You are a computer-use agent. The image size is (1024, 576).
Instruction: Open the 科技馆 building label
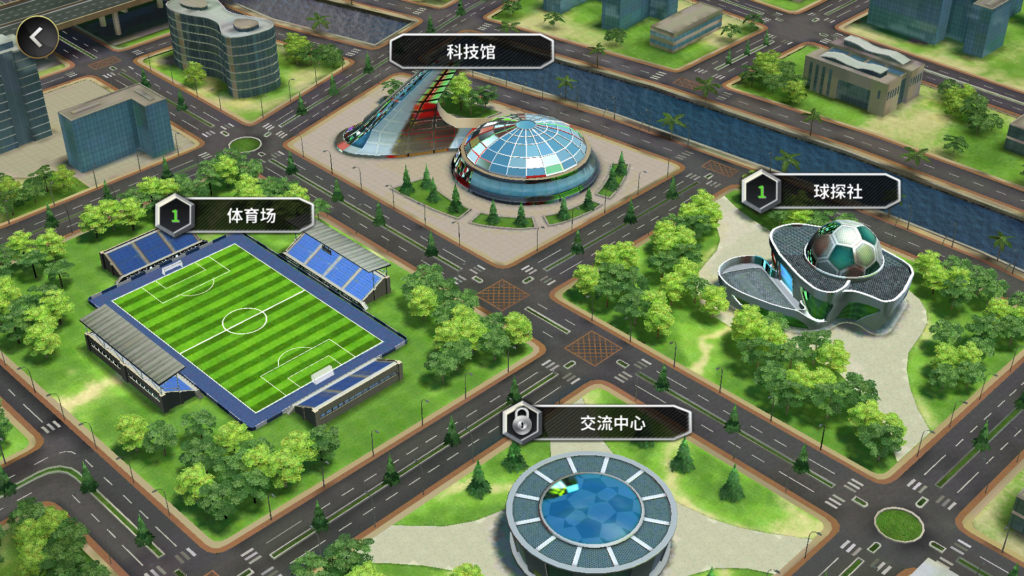[x=471, y=51]
